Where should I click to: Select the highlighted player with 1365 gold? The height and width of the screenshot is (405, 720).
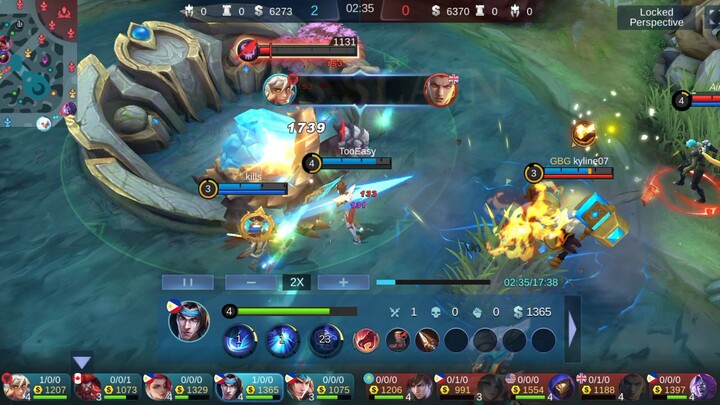tap(248, 387)
